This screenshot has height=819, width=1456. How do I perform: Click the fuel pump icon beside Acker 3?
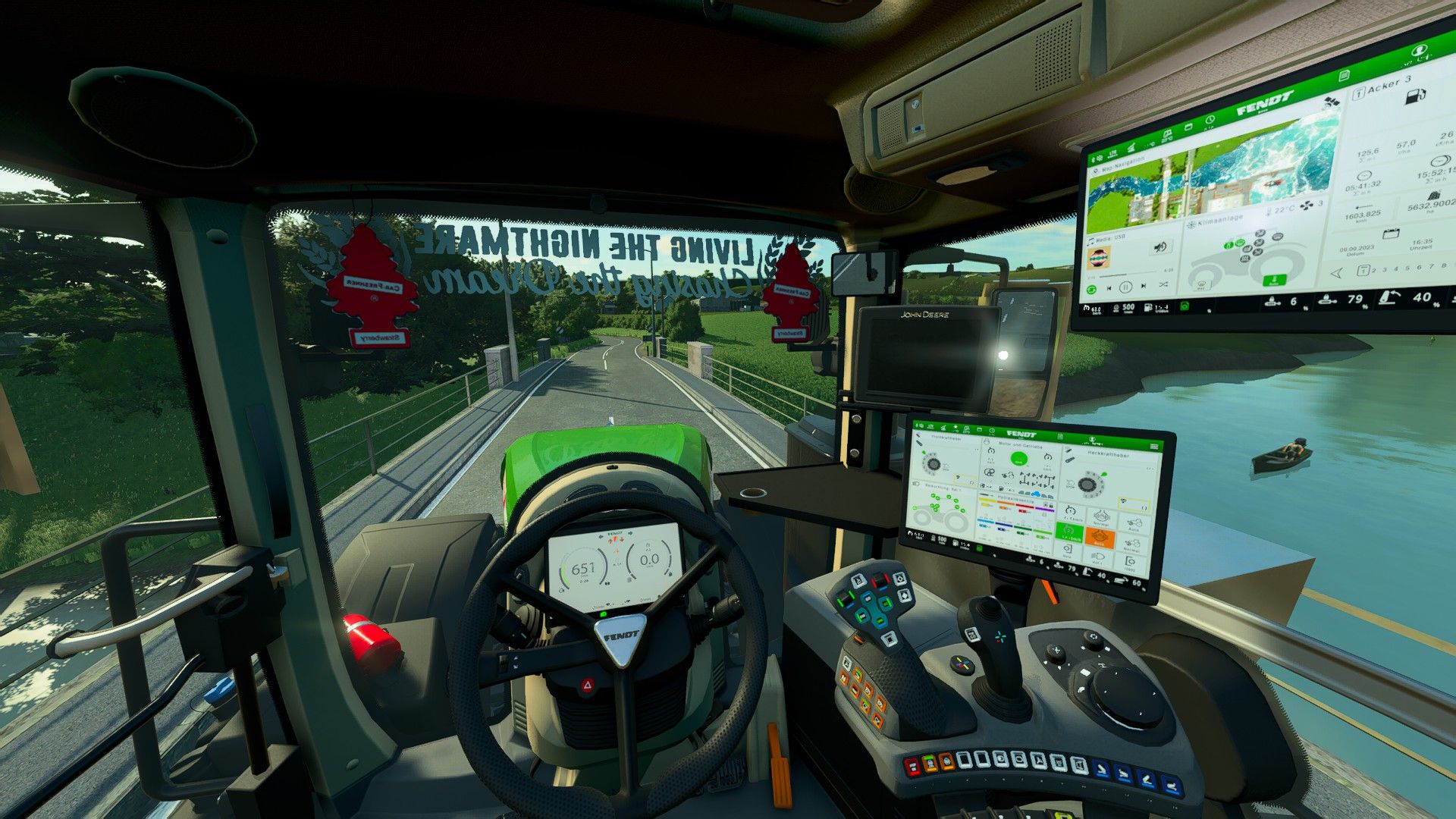1417,96
